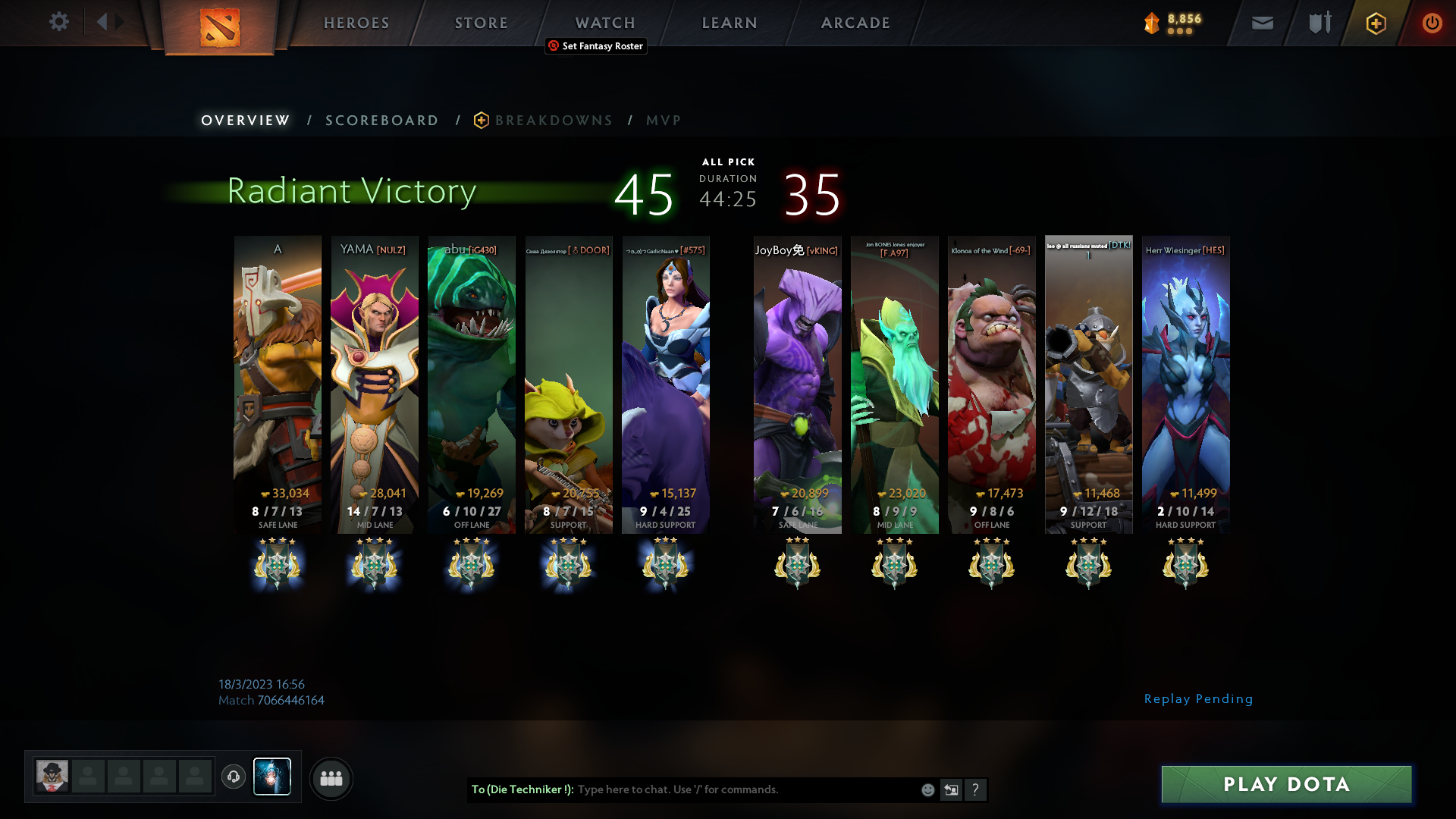Open the settings gear menu
The image size is (1456, 819).
click(x=58, y=23)
